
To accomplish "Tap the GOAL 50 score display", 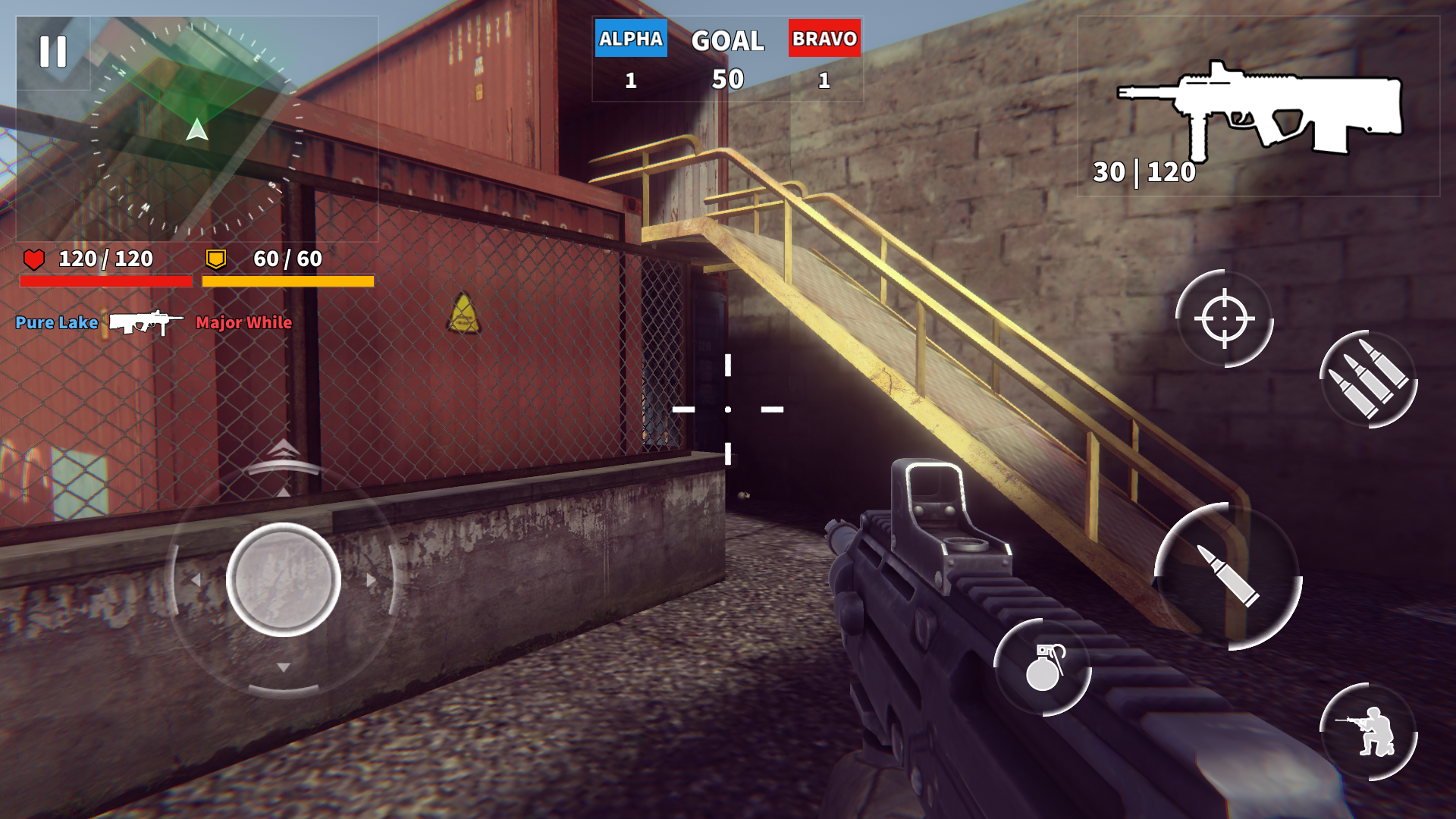I will click(x=727, y=57).
